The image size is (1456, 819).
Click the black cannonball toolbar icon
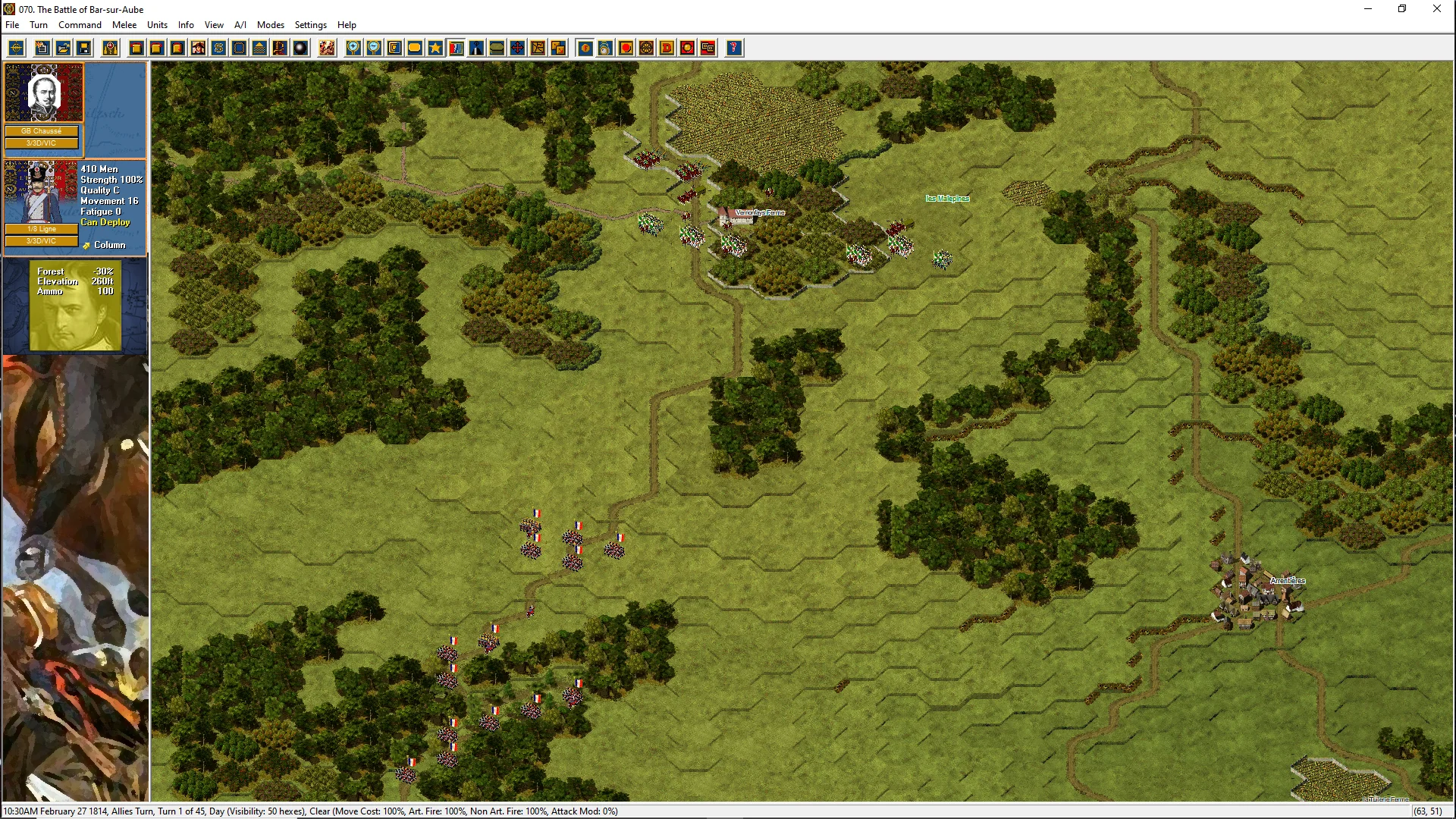[x=300, y=49]
